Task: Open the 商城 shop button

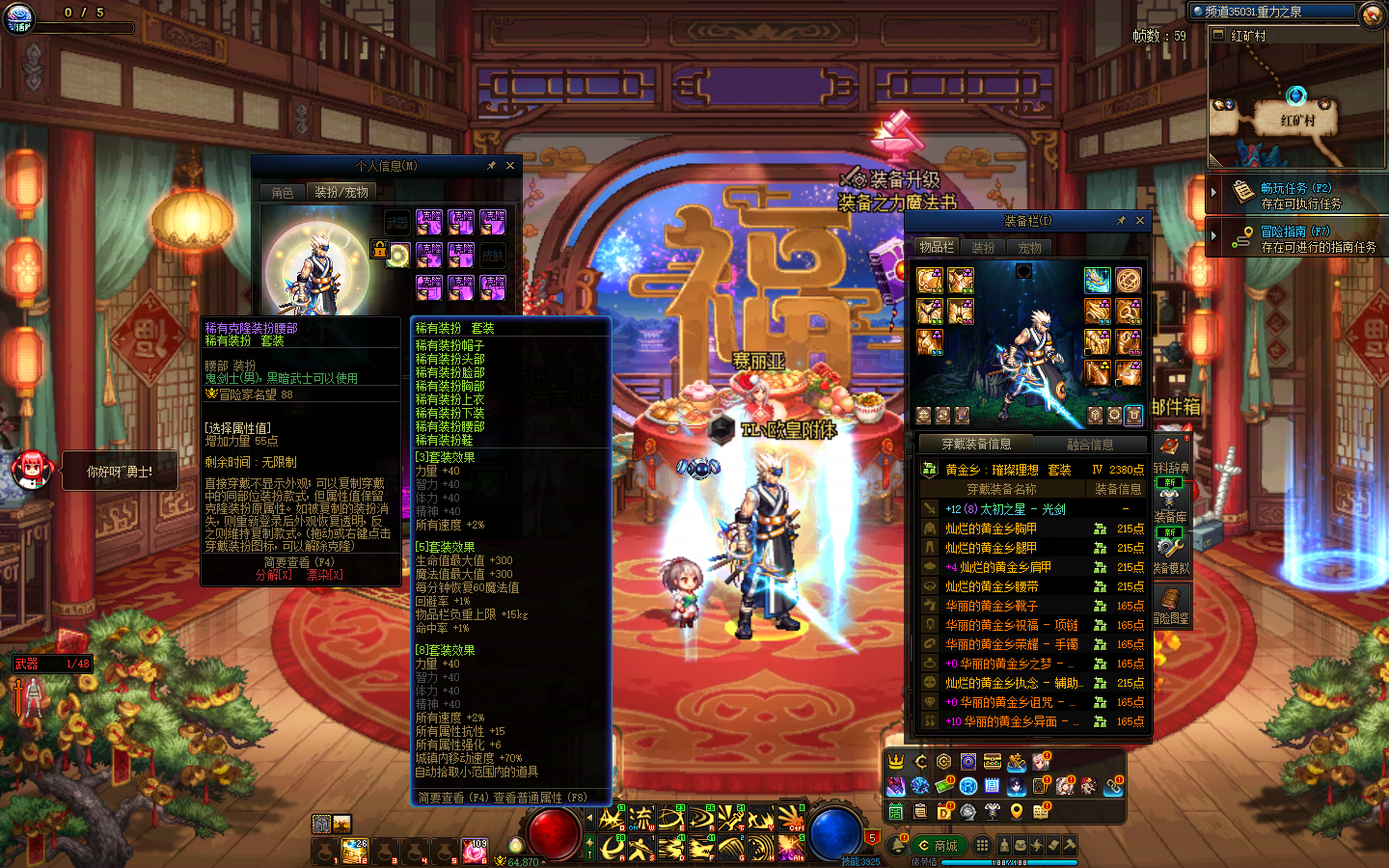Action: tap(938, 846)
